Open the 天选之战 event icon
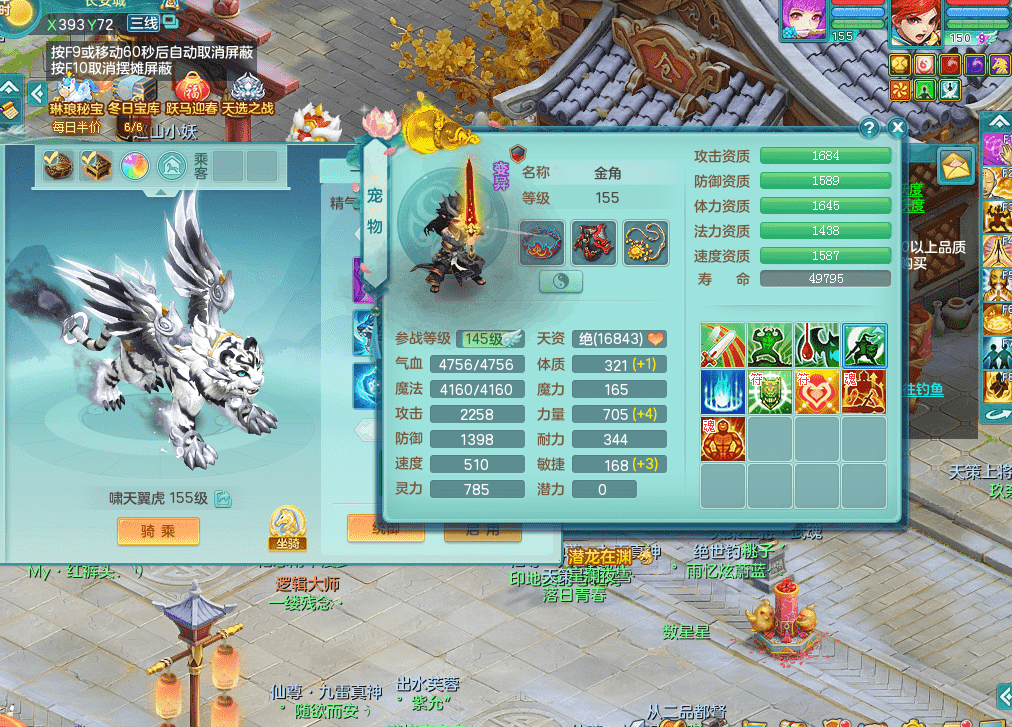 [247, 92]
